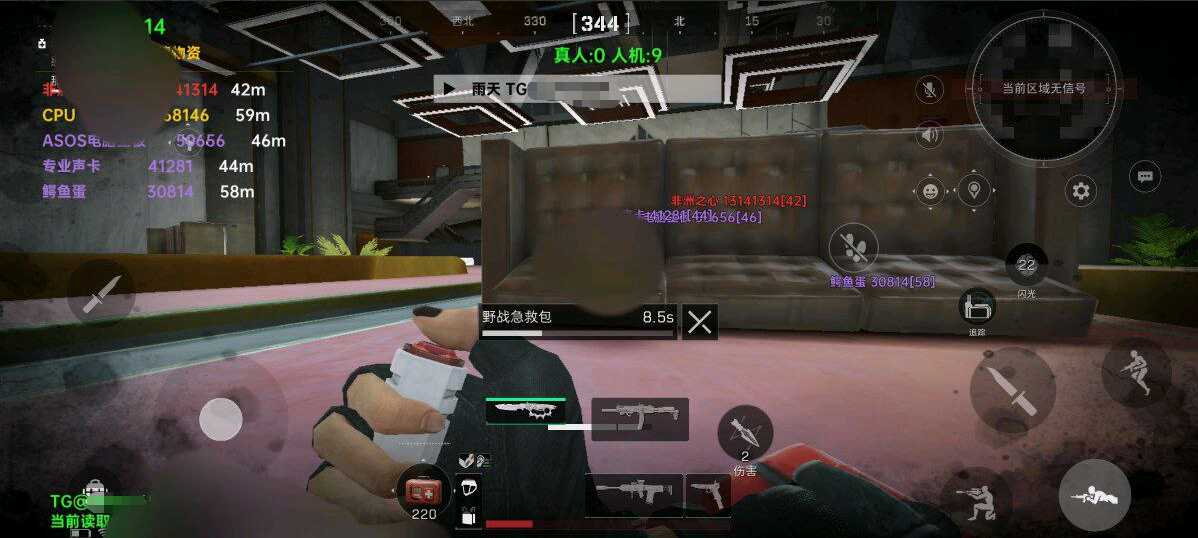The image size is (1198, 538).
Task: Open the gear settings icon
Action: [1080, 190]
